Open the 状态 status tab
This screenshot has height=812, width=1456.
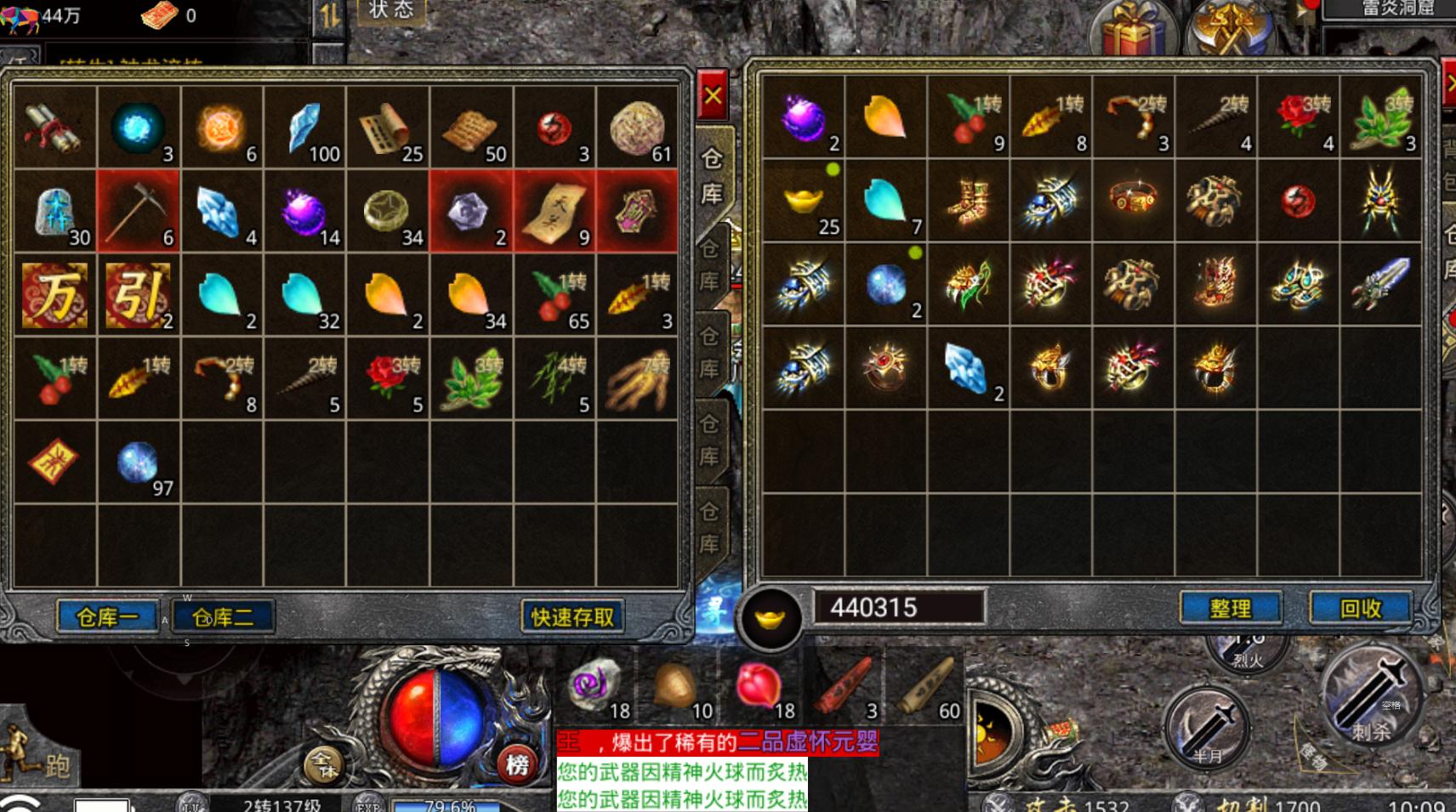(x=390, y=12)
